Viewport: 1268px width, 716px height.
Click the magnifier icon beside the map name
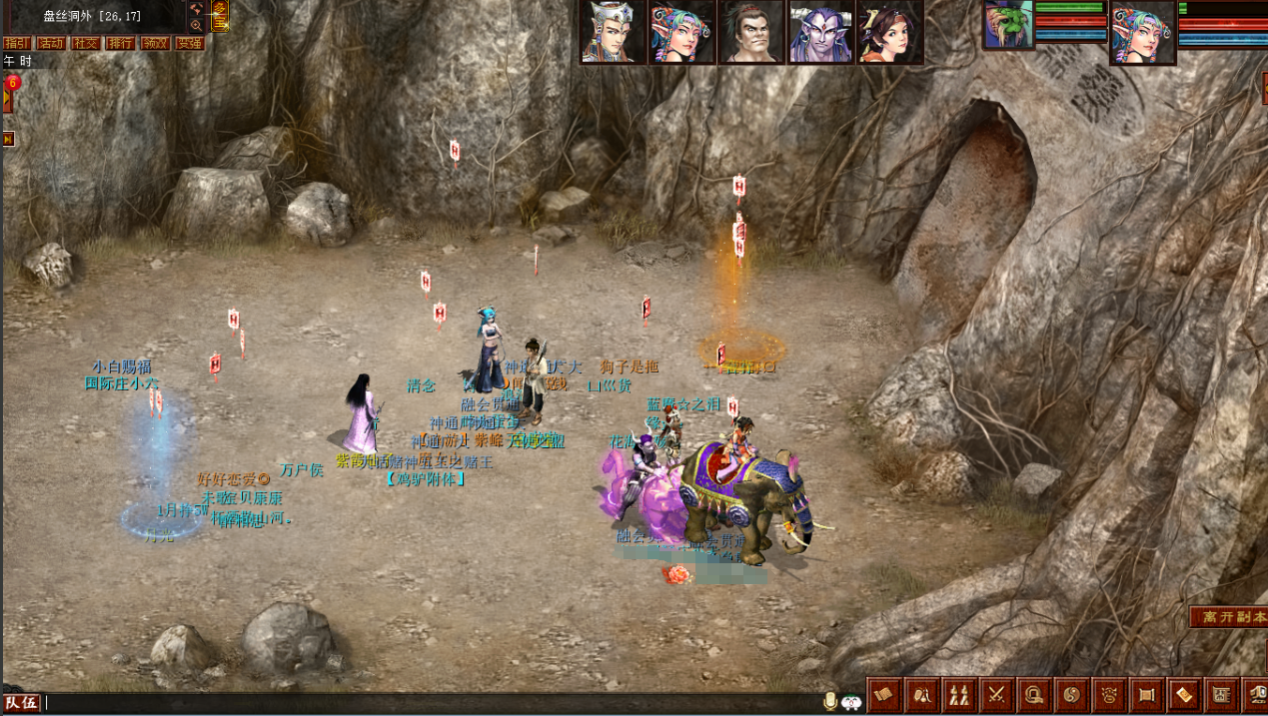point(196,25)
